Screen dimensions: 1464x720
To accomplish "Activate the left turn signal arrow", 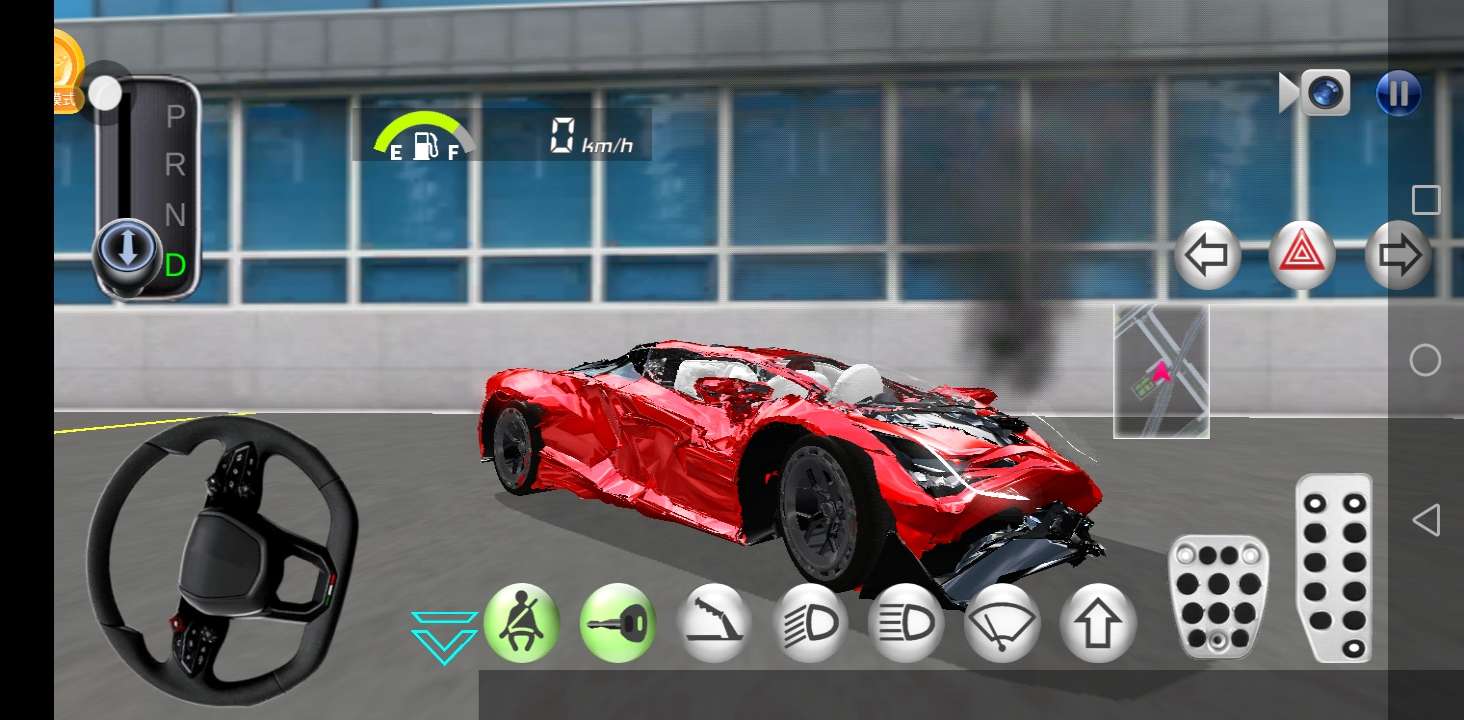I will tap(1207, 255).
